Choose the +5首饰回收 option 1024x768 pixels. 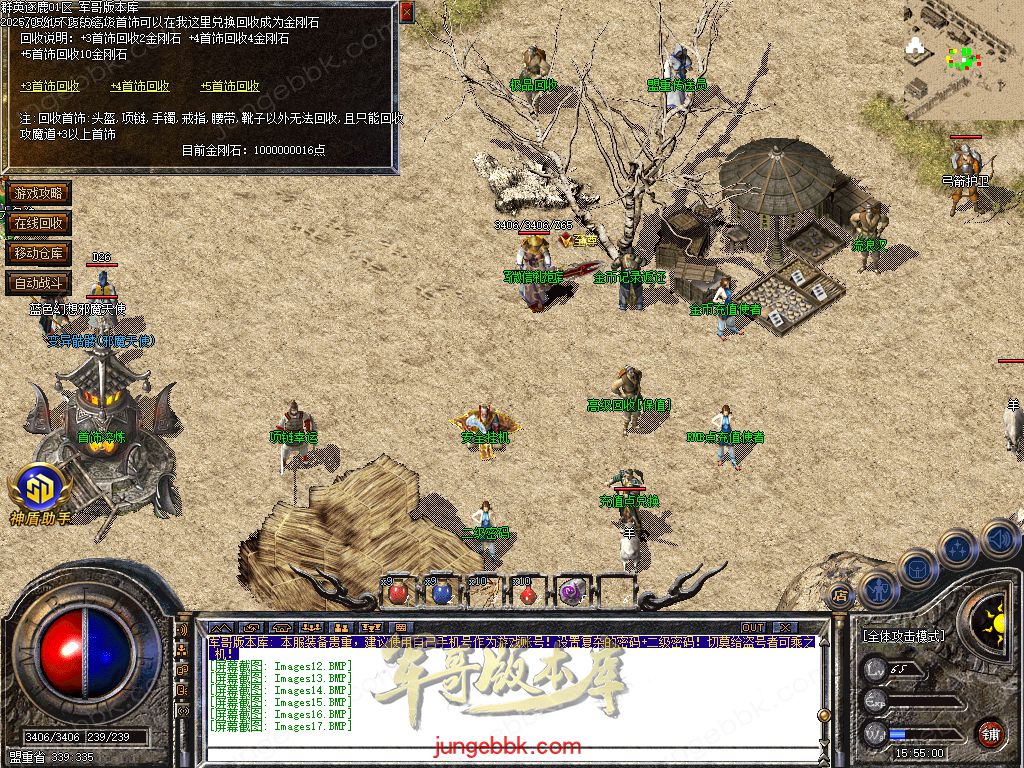click(230, 87)
